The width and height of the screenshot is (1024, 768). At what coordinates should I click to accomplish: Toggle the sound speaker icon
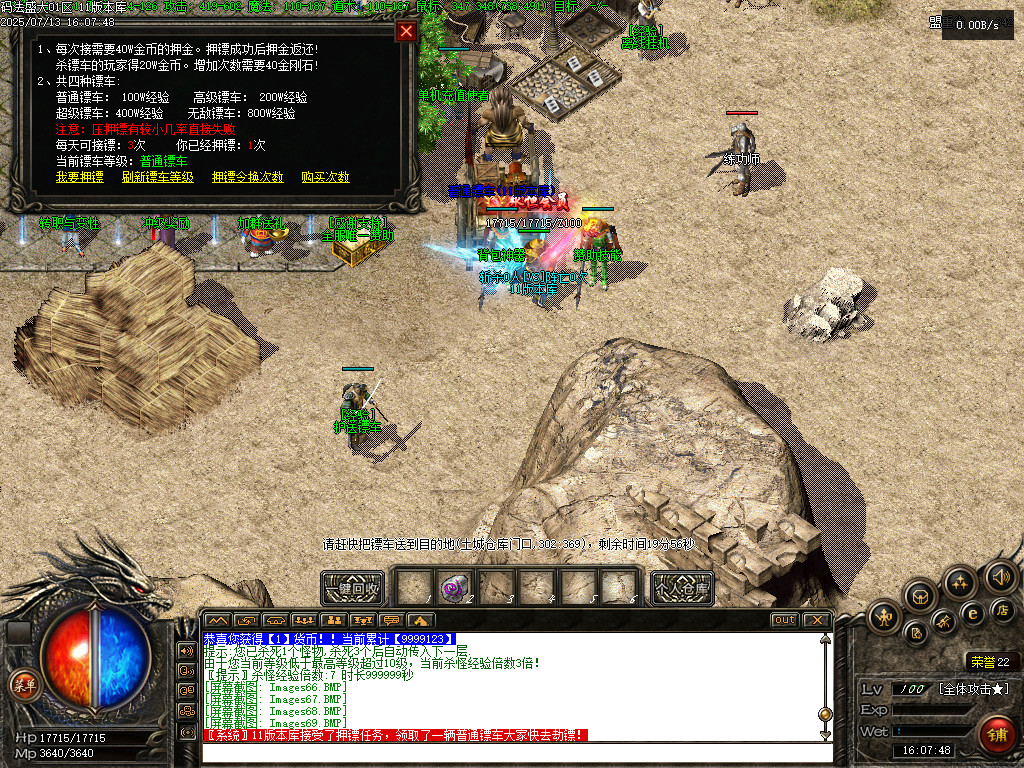click(999, 576)
